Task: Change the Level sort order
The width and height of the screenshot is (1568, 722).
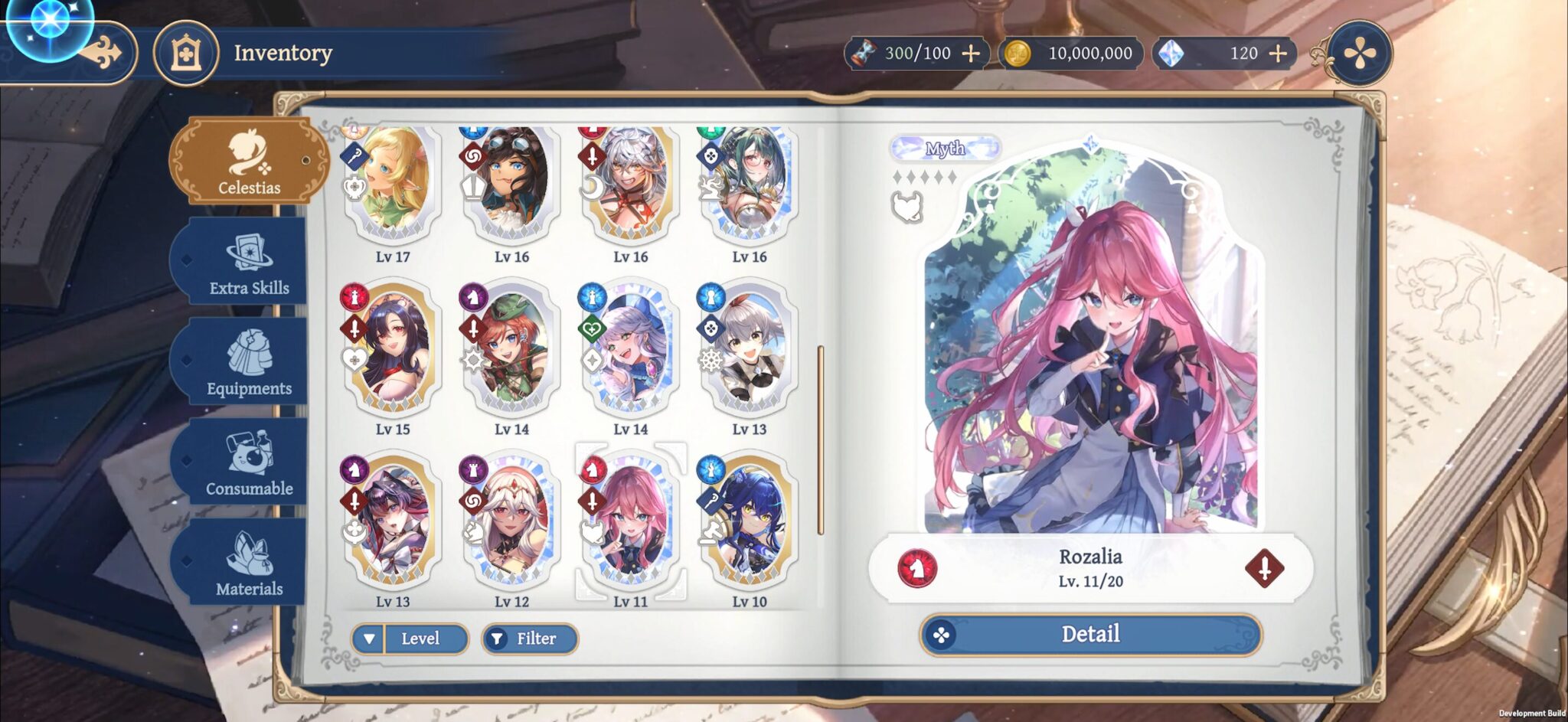Action: point(410,639)
